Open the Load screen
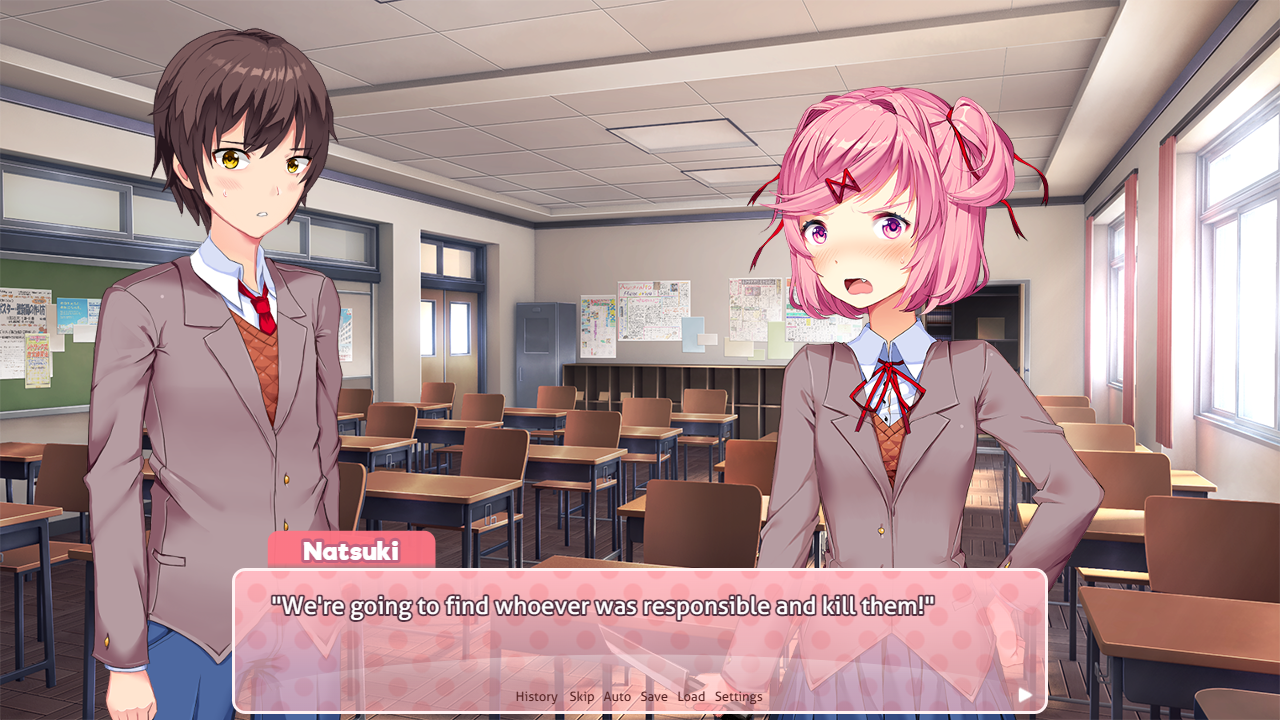The width and height of the screenshot is (1280, 720). pos(691,696)
